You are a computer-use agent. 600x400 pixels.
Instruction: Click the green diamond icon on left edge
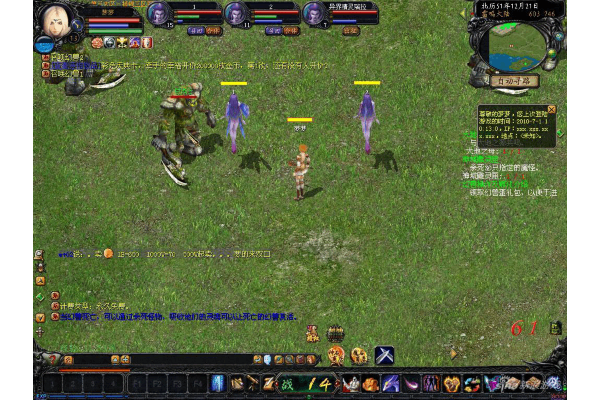pyautogui.click(x=39, y=296)
